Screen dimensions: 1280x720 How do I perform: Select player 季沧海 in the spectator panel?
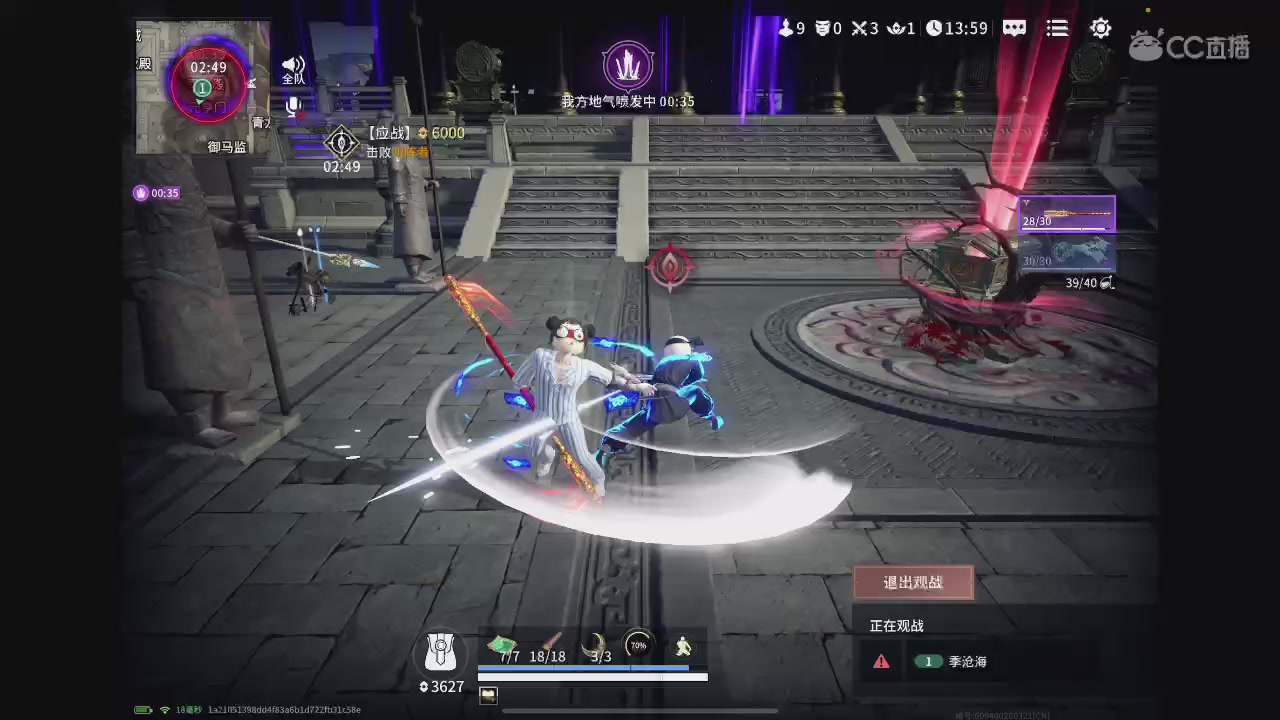coord(966,661)
